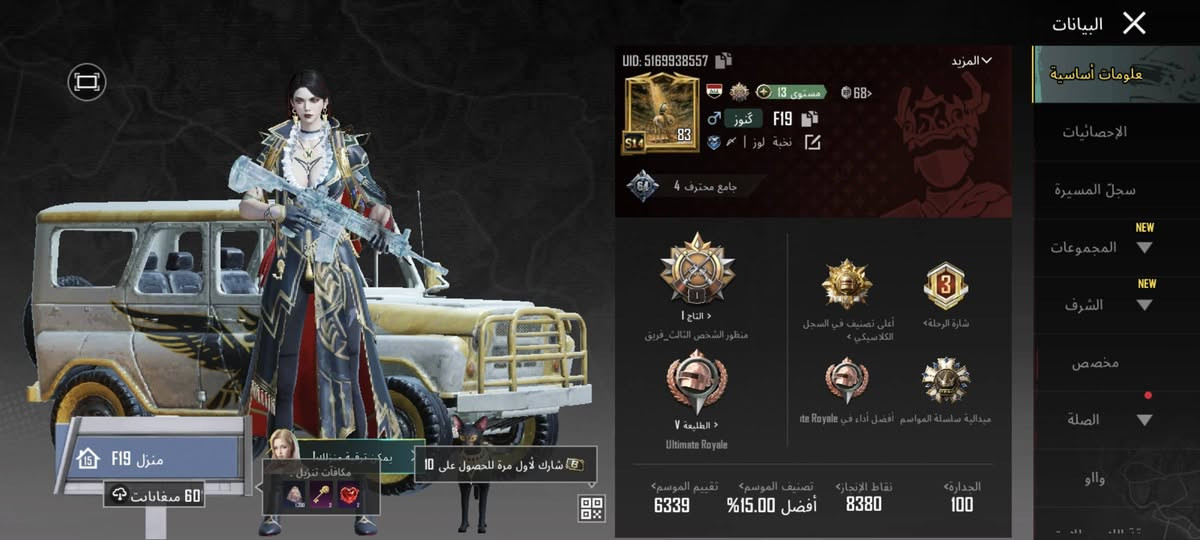Image resolution: width=1200 pixels, height=540 pixels.
Task: Close the profile data screen
Action: pyautogui.click(x=1133, y=23)
